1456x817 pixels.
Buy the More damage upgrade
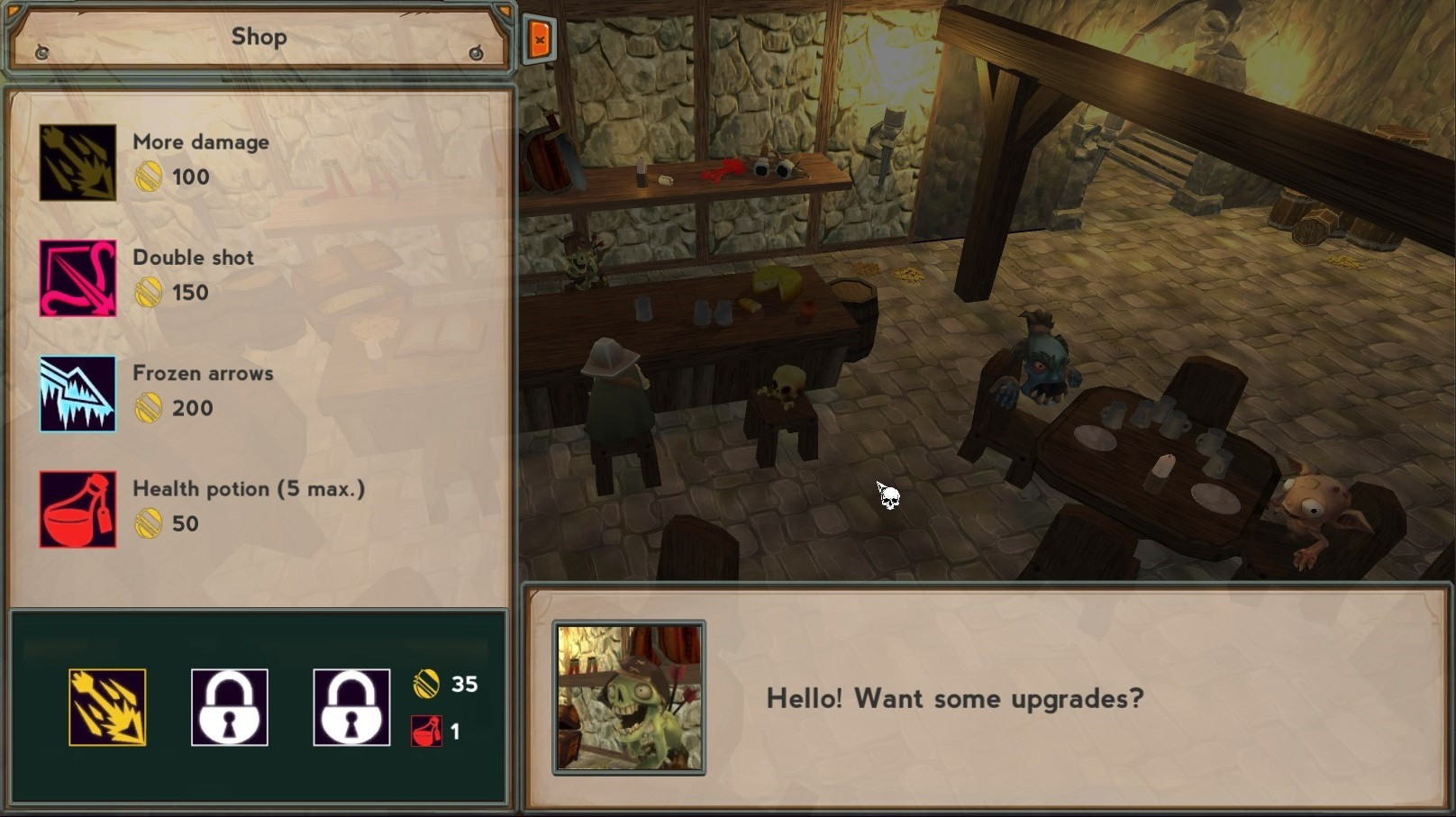coord(78,162)
